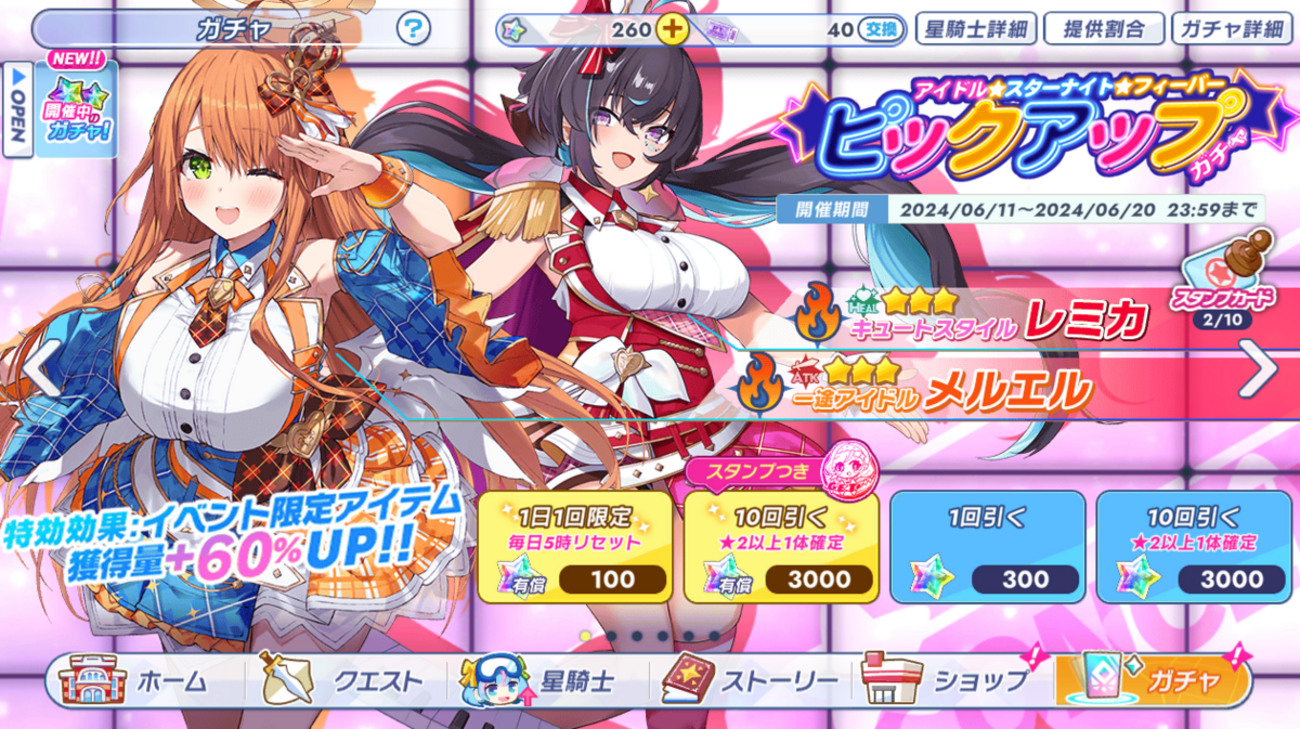The image size is (1300, 729).
Task: Open the gacha help question mark
Action: point(413,28)
